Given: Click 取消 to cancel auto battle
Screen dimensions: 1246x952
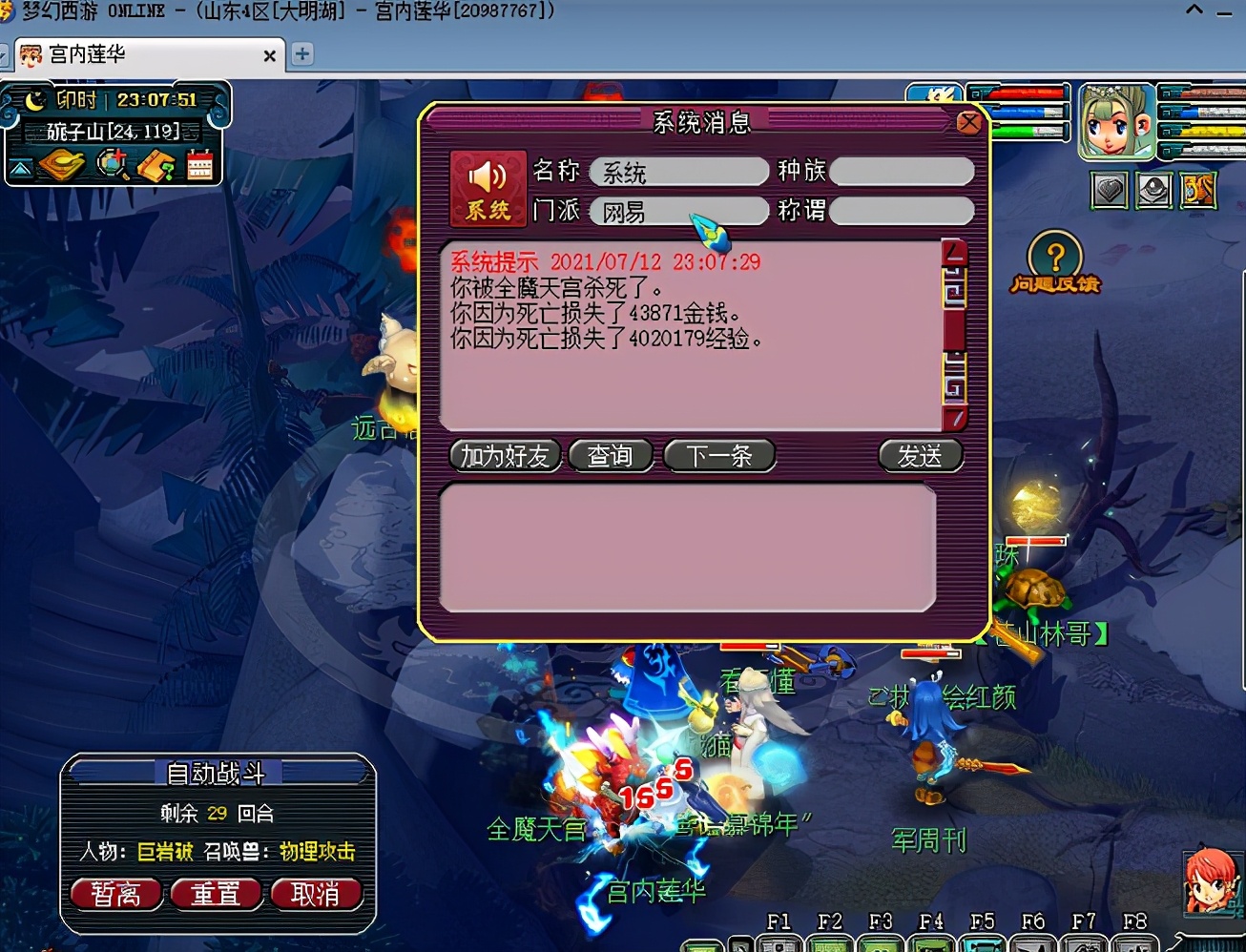Looking at the screenshot, I should (x=318, y=894).
